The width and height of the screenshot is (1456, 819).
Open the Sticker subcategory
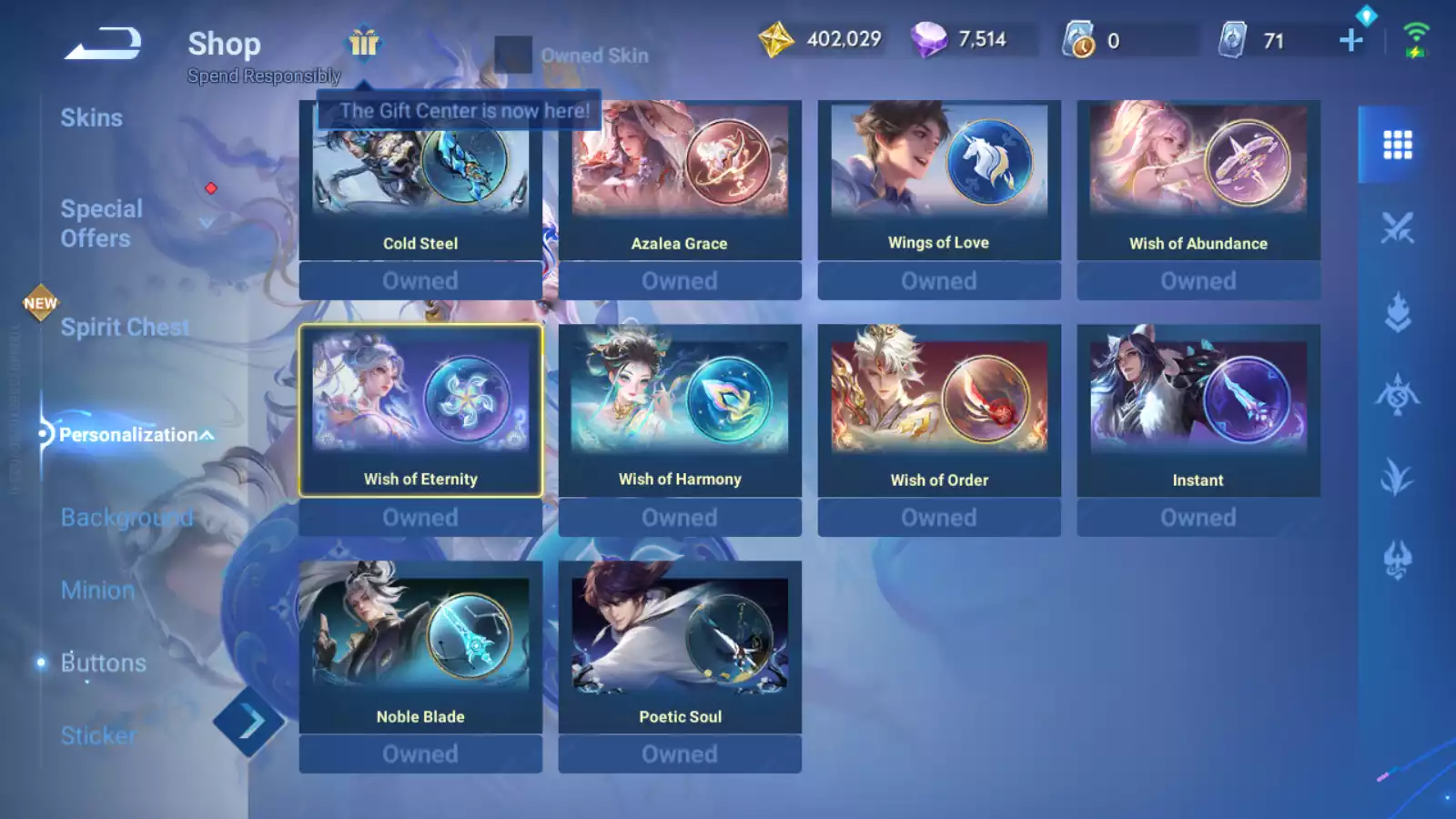tap(98, 735)
